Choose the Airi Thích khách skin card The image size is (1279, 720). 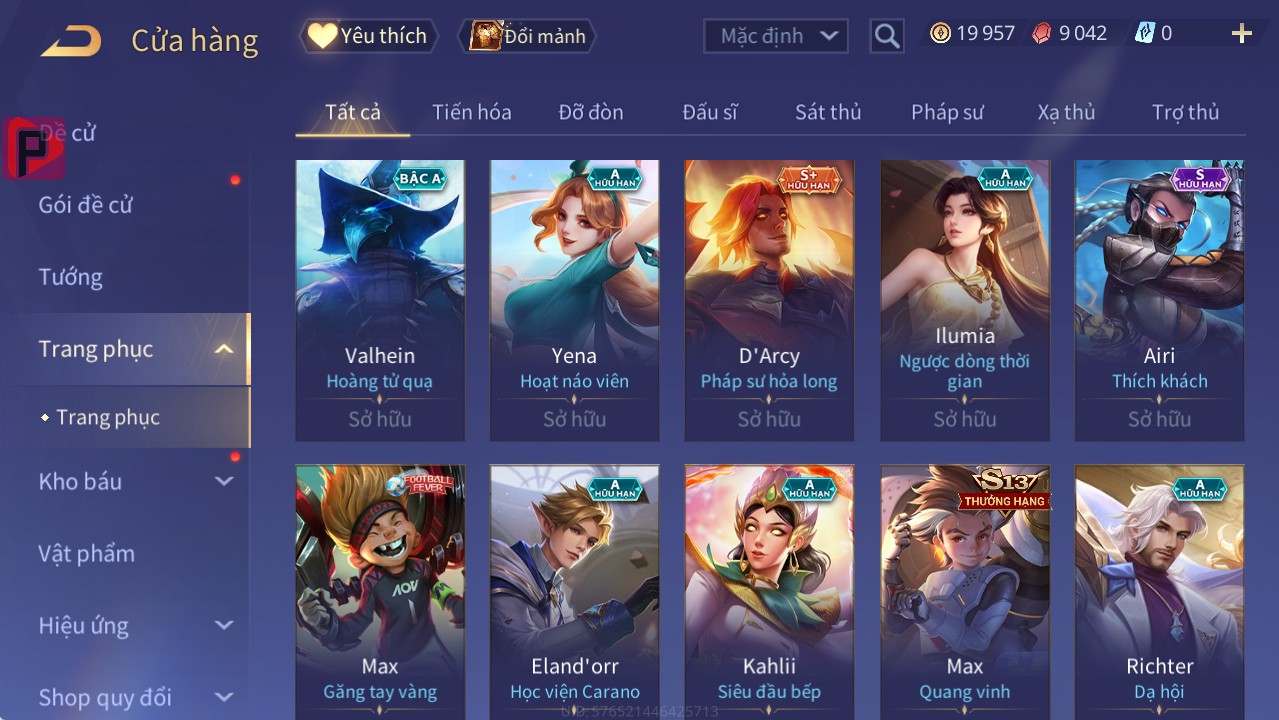(1159, 300)
